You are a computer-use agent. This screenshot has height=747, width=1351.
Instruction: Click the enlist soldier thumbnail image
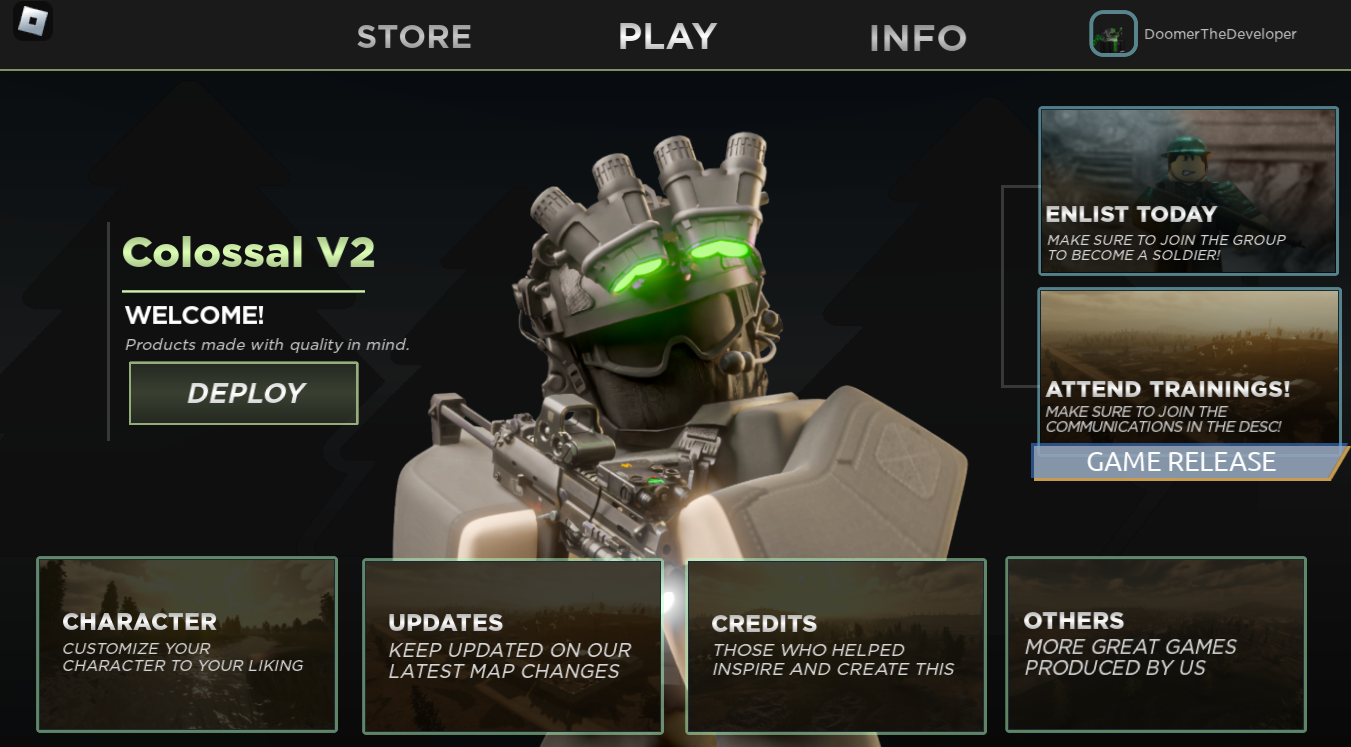pos(1187,150)
